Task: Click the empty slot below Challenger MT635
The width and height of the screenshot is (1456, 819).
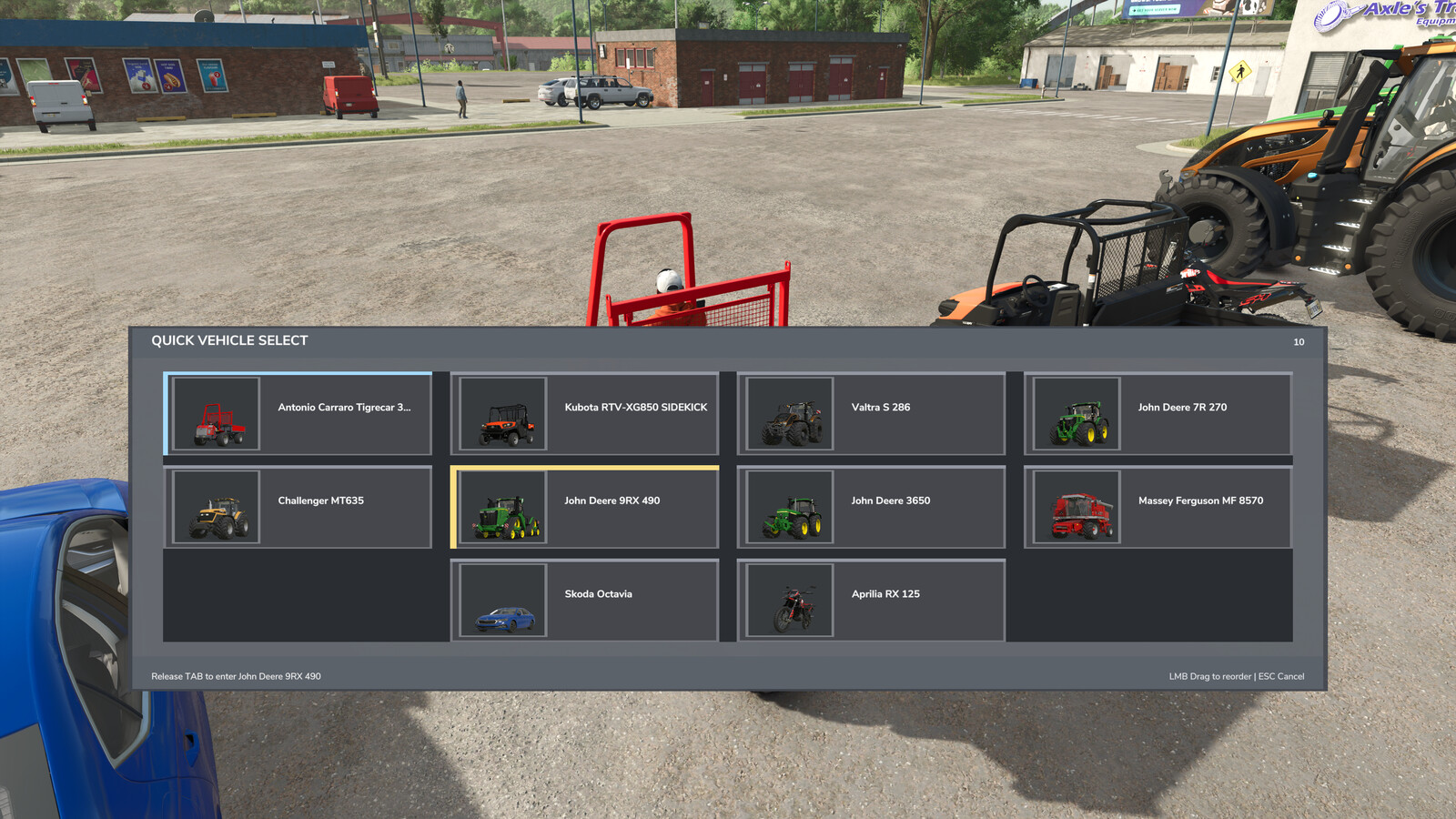Action: pyautogui.click(x=298, y=598)
